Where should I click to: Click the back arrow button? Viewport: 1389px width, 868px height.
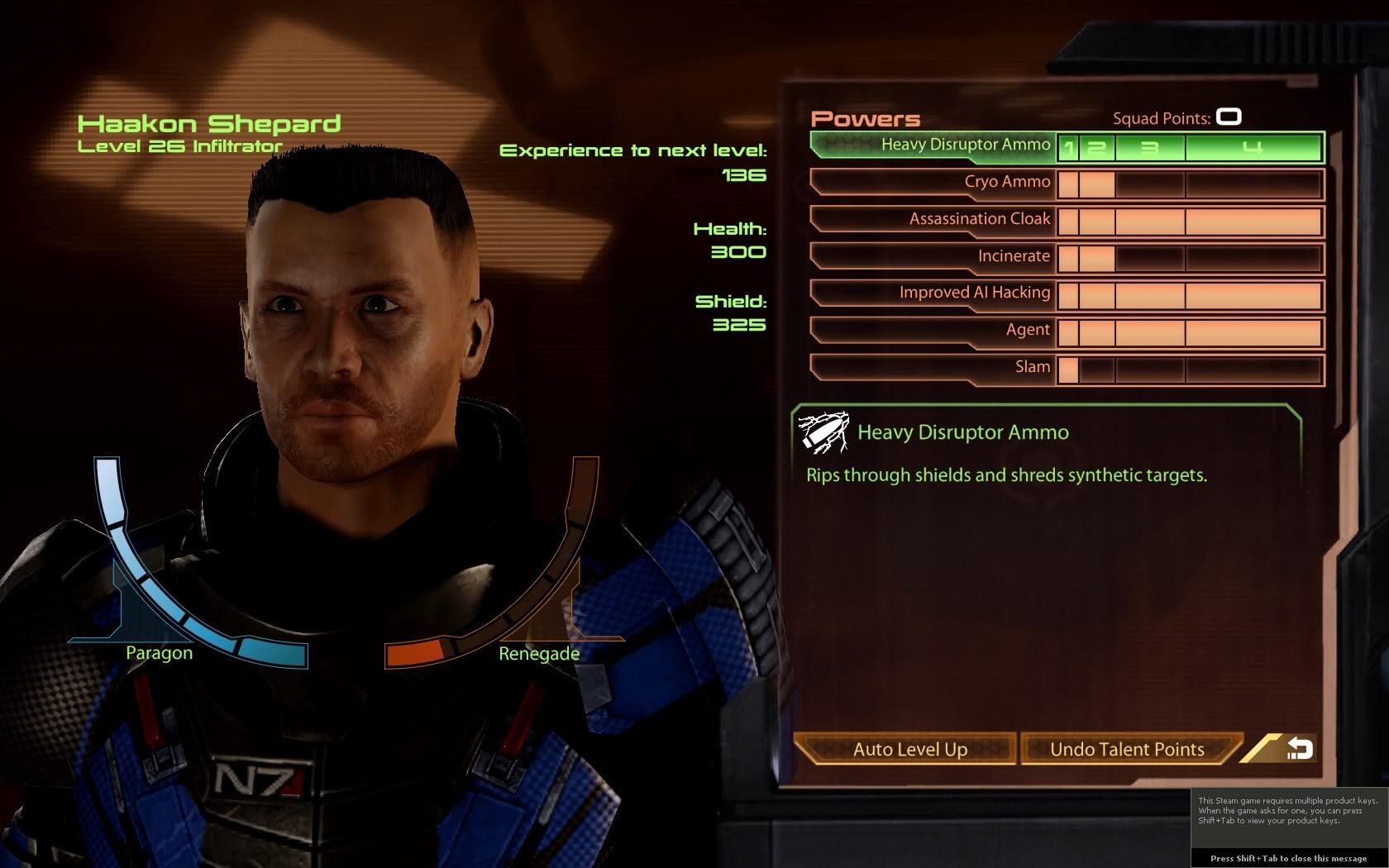pyautogui.click(x=1298, y=749)
